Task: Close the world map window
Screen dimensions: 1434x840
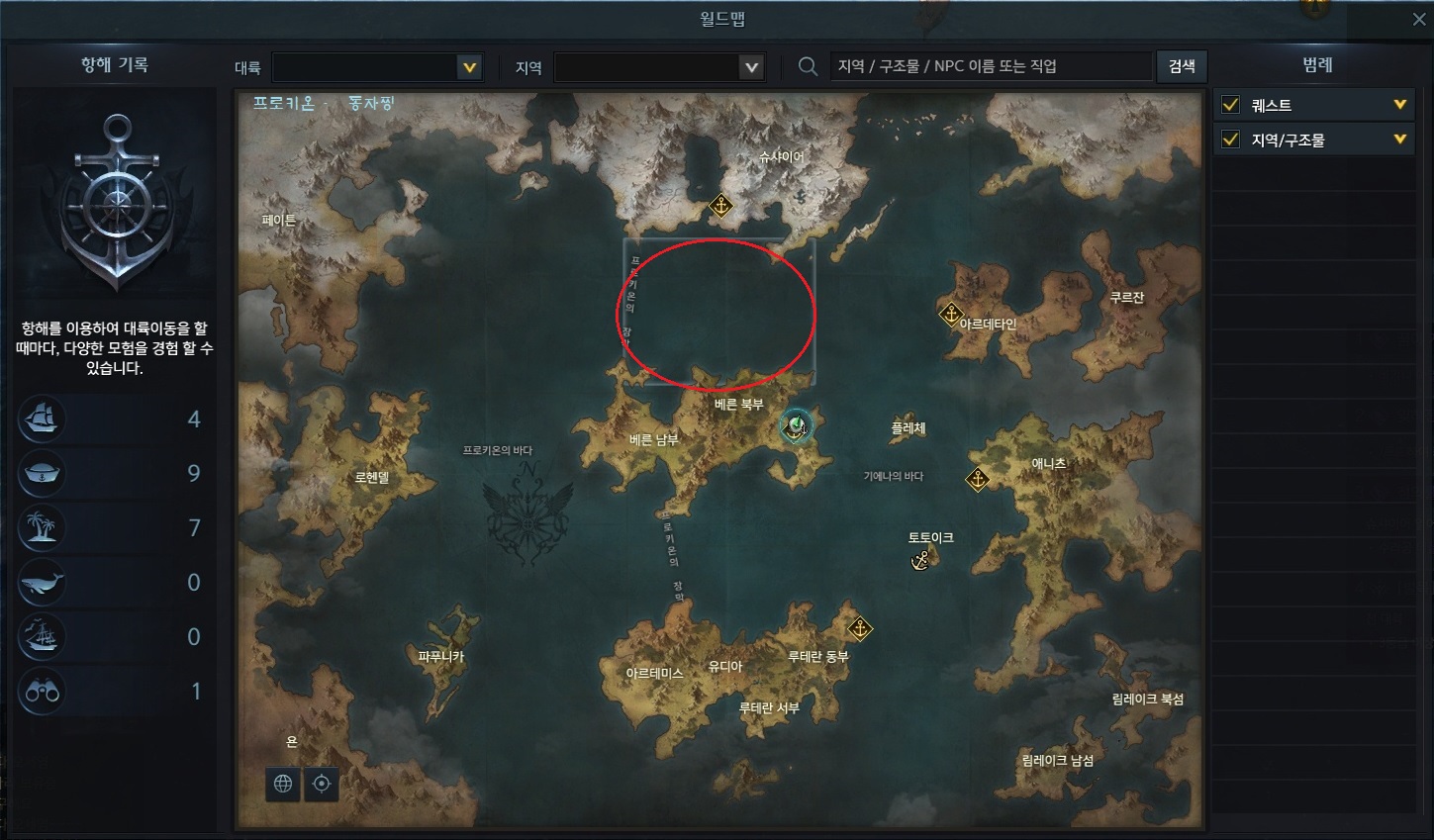Action: click(1419, 20)
